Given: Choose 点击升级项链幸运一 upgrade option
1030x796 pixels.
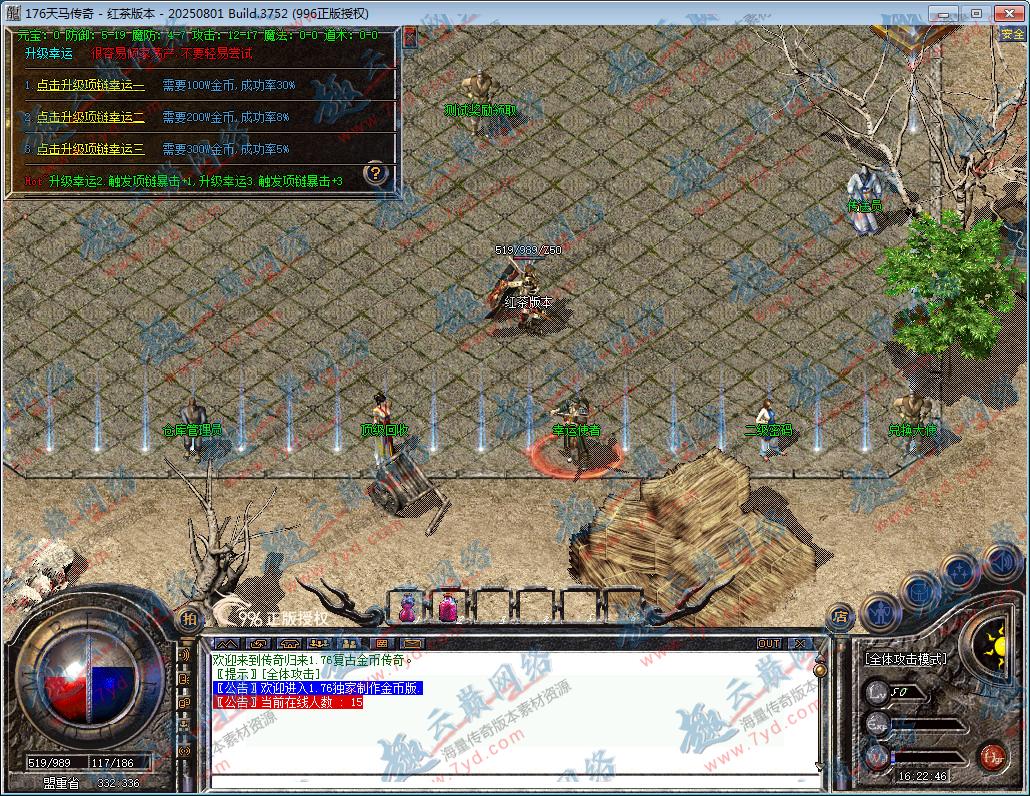Looking at the screenshot, I should tap(90, 86).
